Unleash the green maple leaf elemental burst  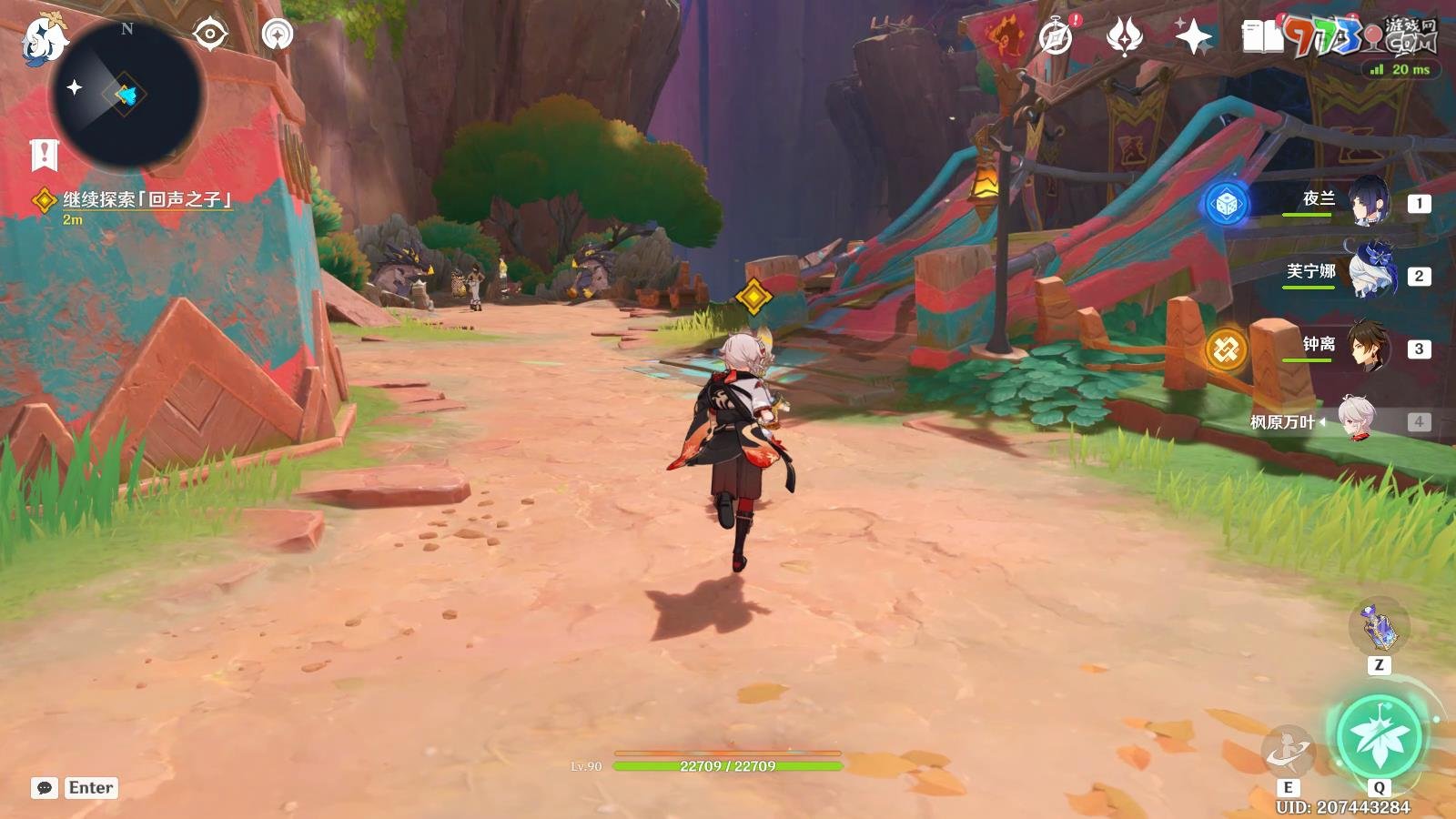pyautogui.click(x=1380, y=737)
